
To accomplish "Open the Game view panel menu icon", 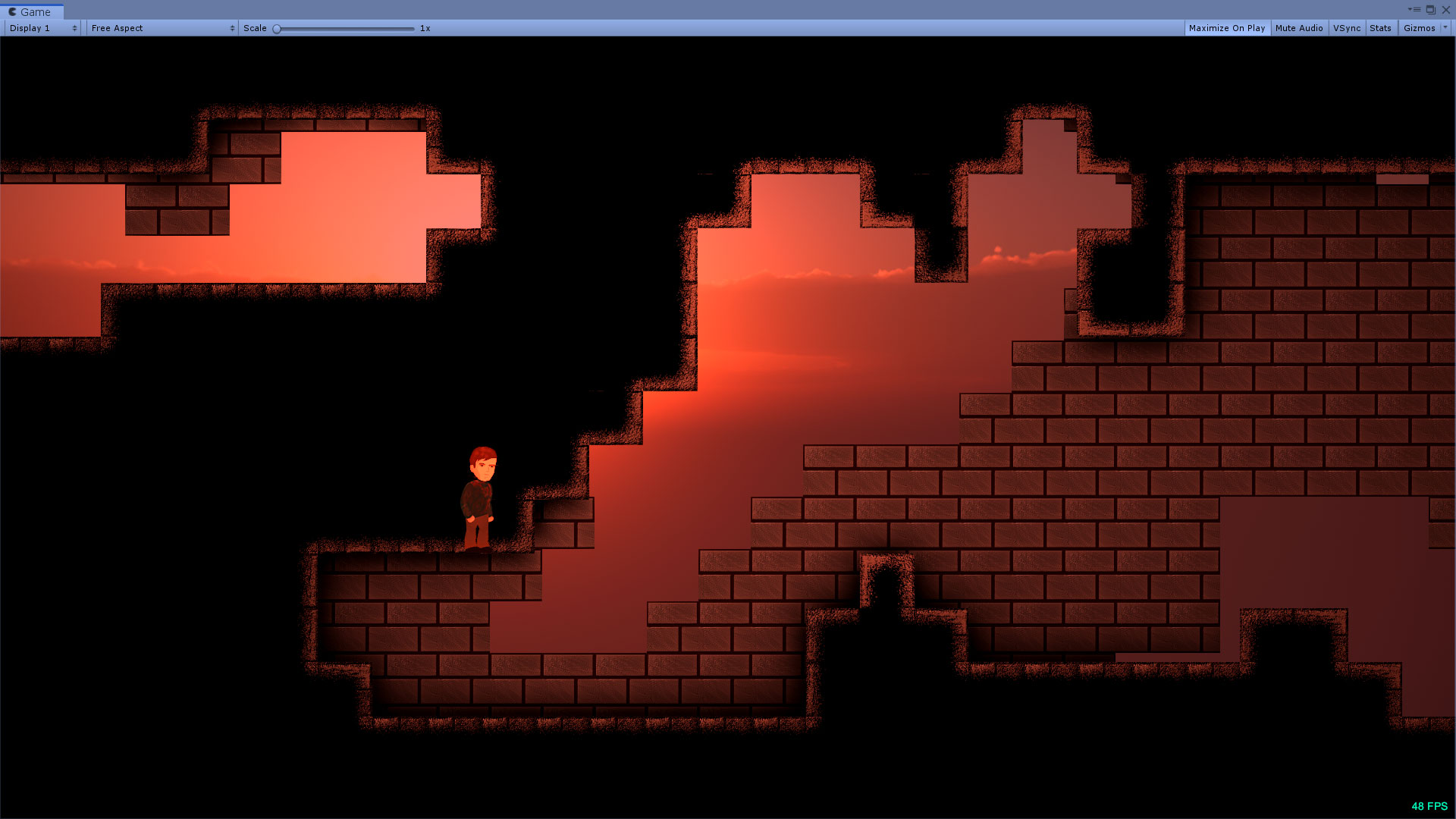I will click(x=1417, y=10).
